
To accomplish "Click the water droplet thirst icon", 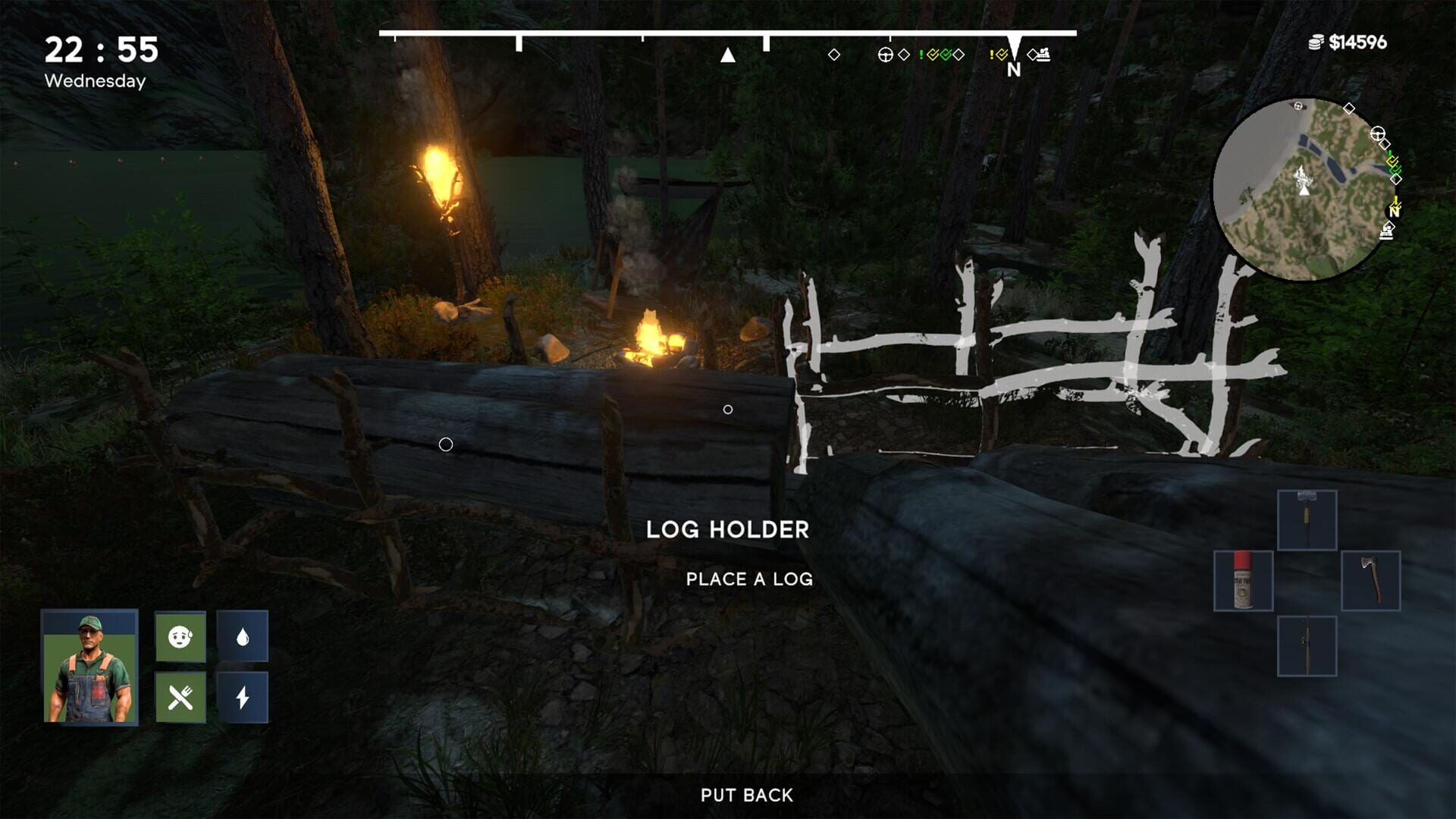I will [244, 635].
